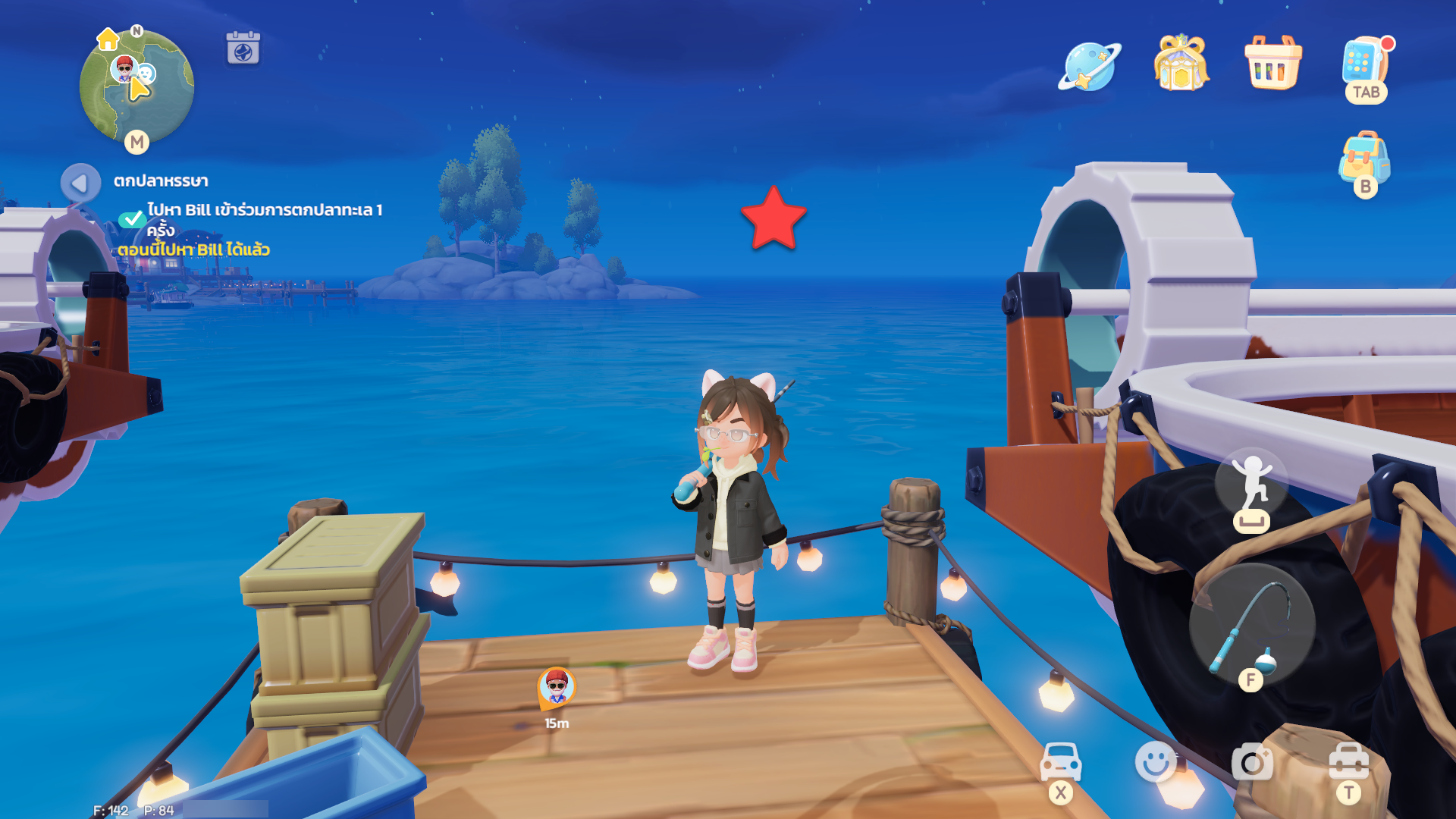The image size is (1456, 819).
Task: Tap the jump action button
Action: point(1251,487)
